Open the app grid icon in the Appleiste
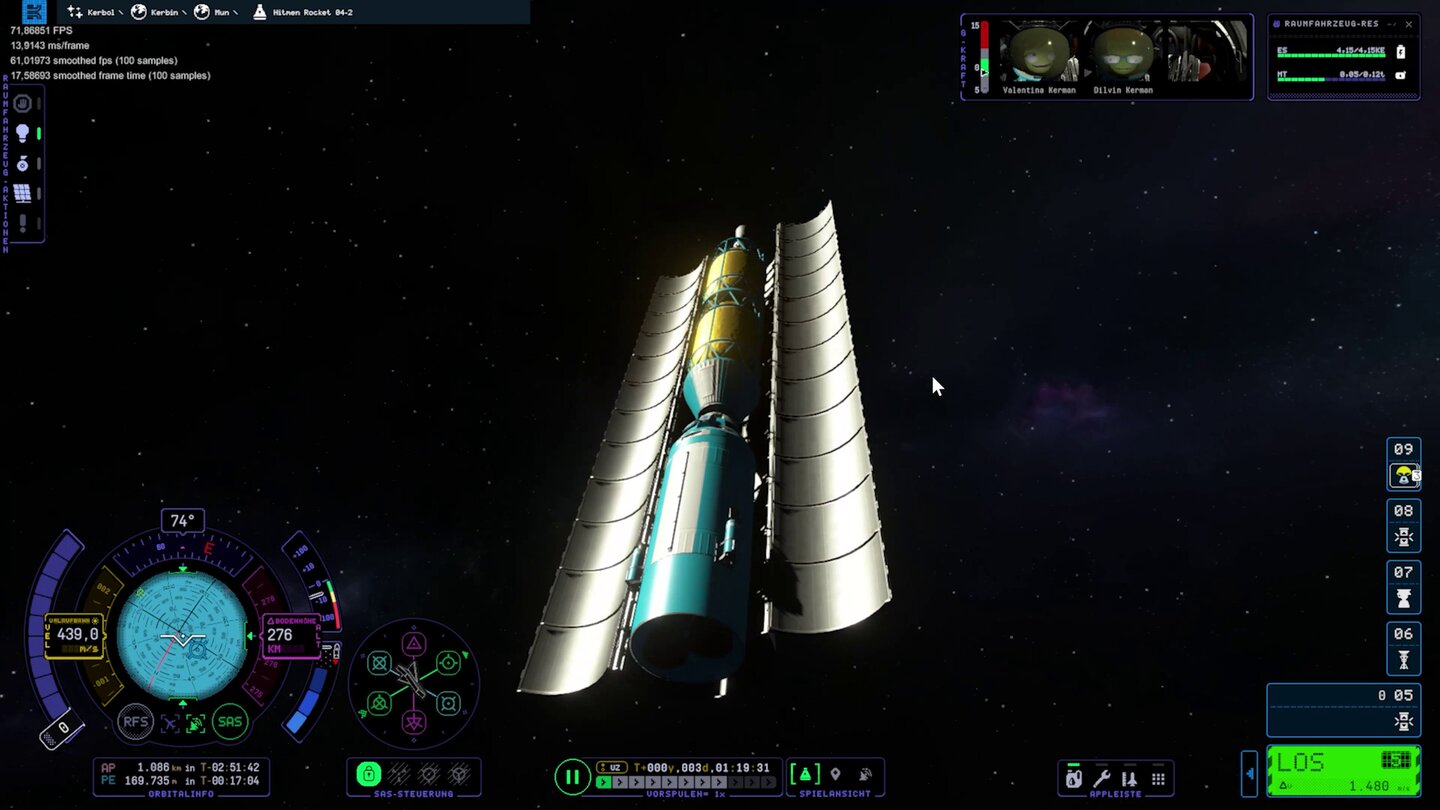This screenshot has height=810, width=1440. tap(1158, 778)
